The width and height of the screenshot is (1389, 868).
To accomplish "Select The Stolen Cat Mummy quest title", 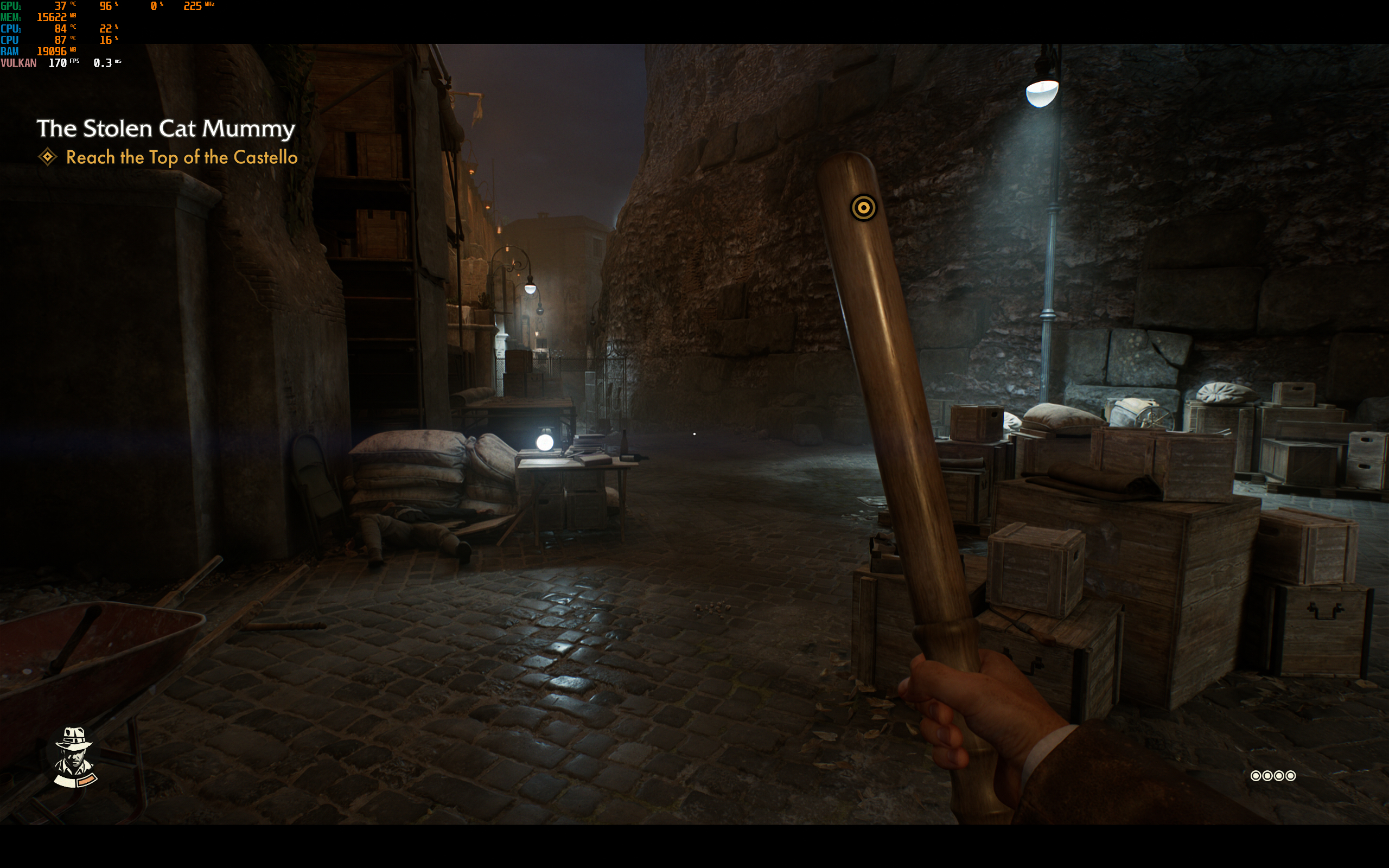I will click(166, 129).
